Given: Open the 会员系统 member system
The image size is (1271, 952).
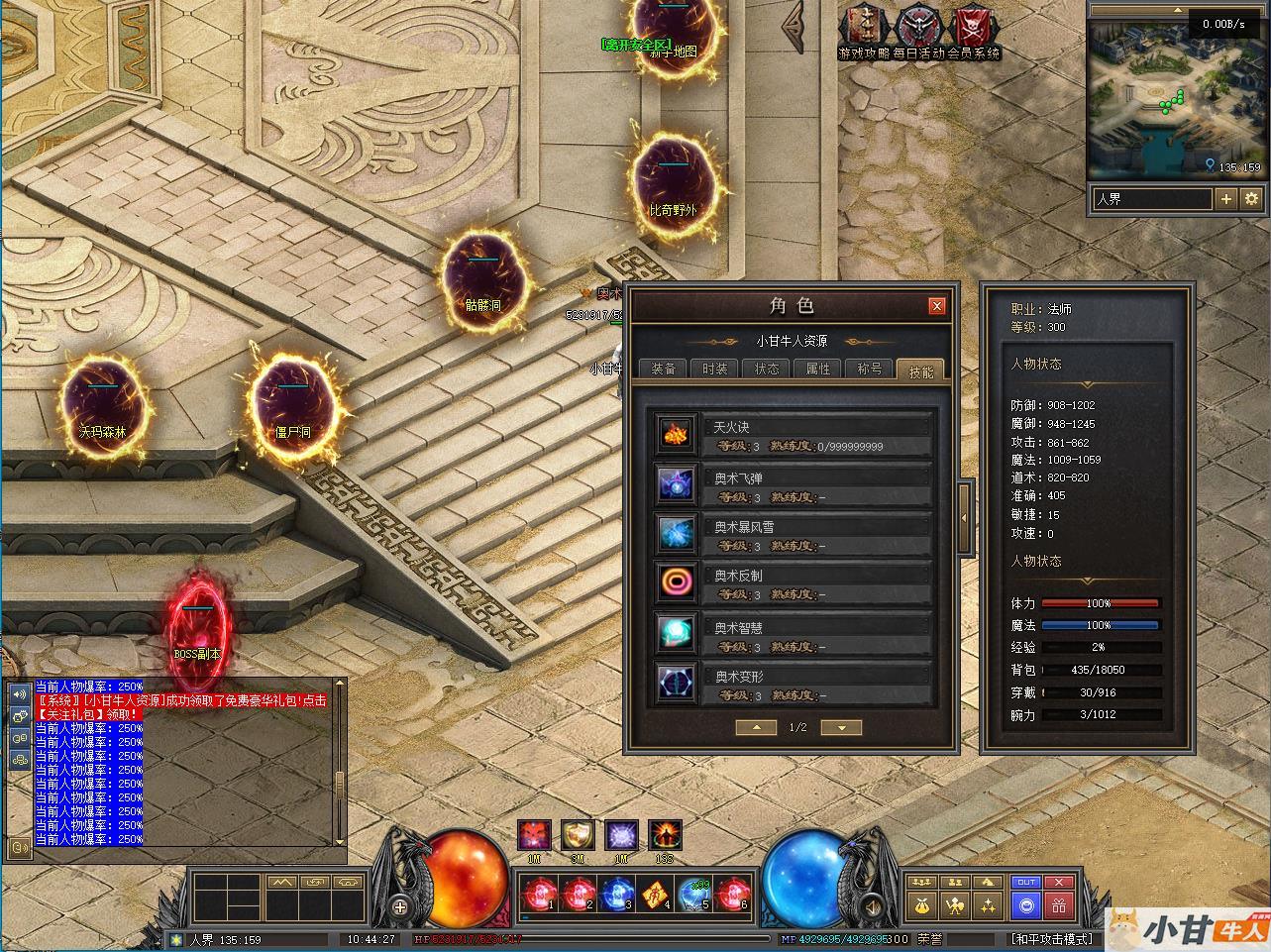Looking at the screenshot, I should [x=974, y=32].
